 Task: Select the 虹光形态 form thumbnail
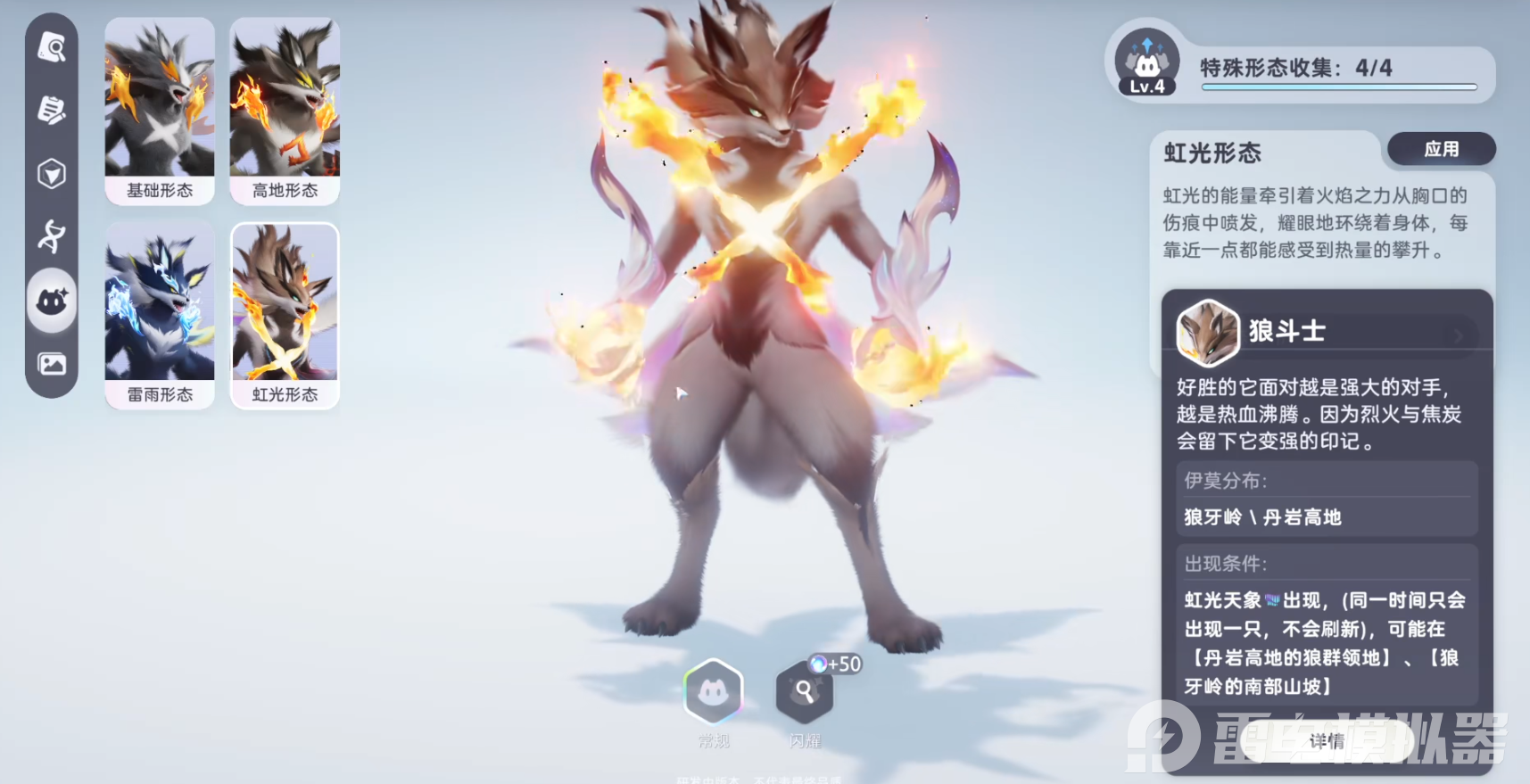coord(285,315)
